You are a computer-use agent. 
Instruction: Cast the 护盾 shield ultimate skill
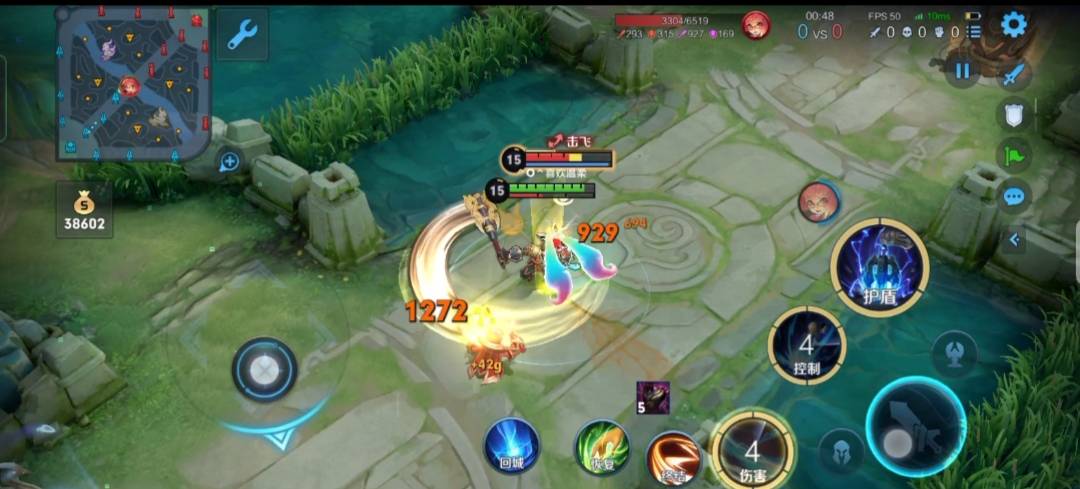[880, 267]
